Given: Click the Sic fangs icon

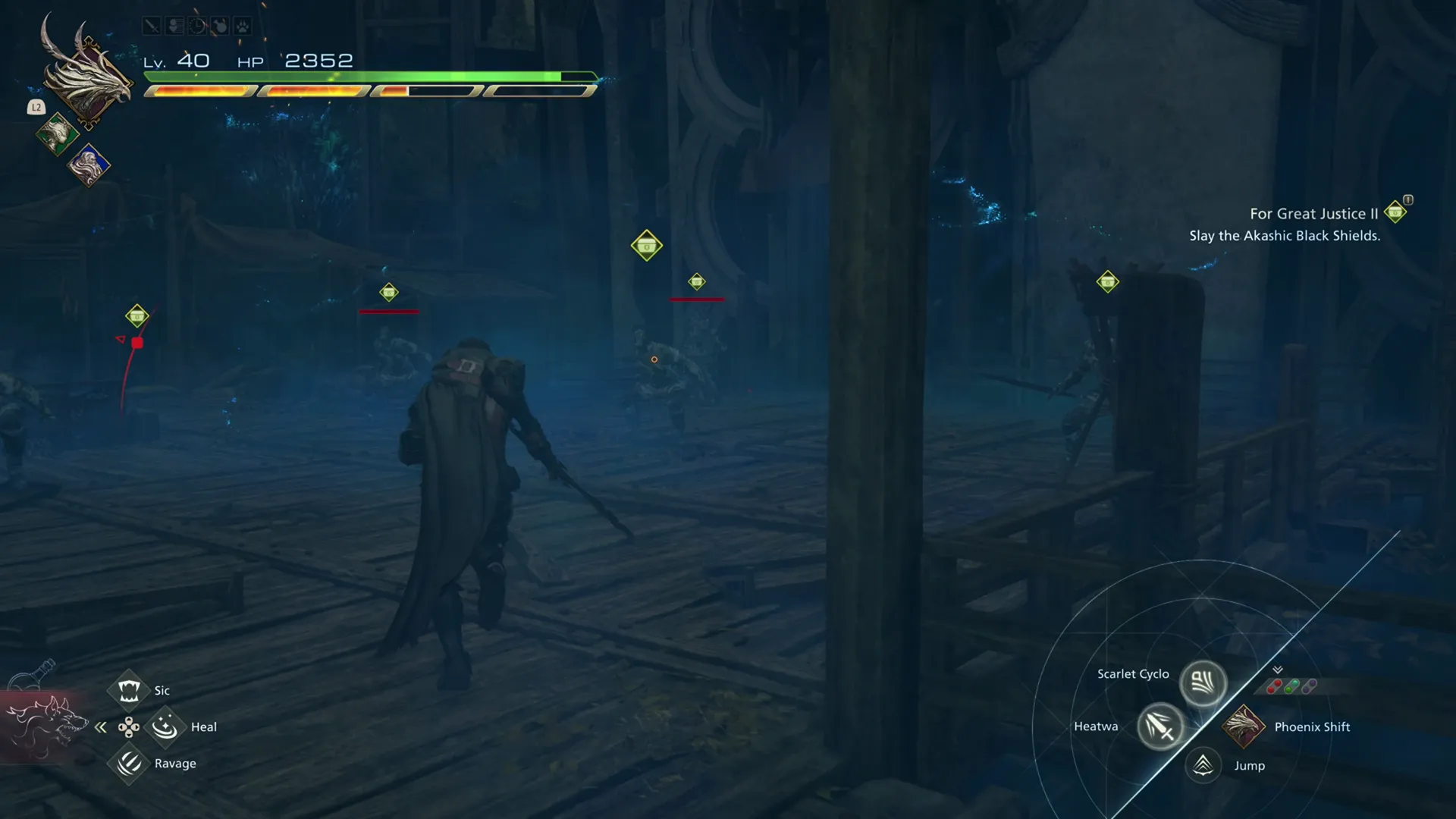Looking at the screenshot, I should [x=127, y=690].
